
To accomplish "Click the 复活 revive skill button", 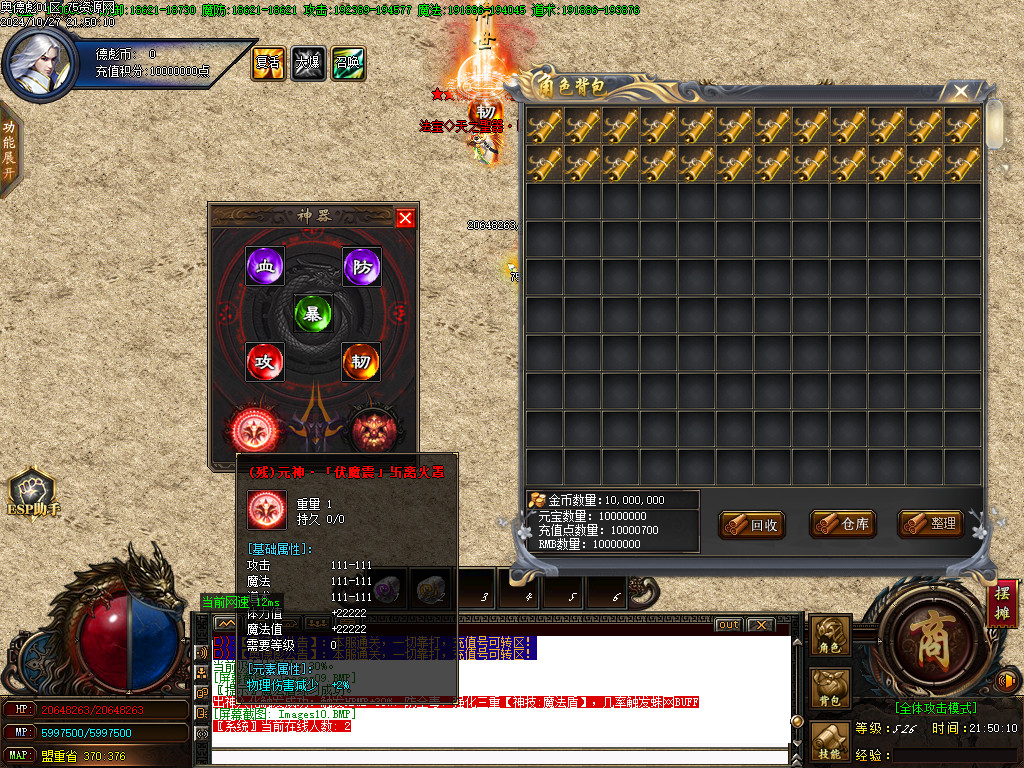I will (x=268, y=63).
